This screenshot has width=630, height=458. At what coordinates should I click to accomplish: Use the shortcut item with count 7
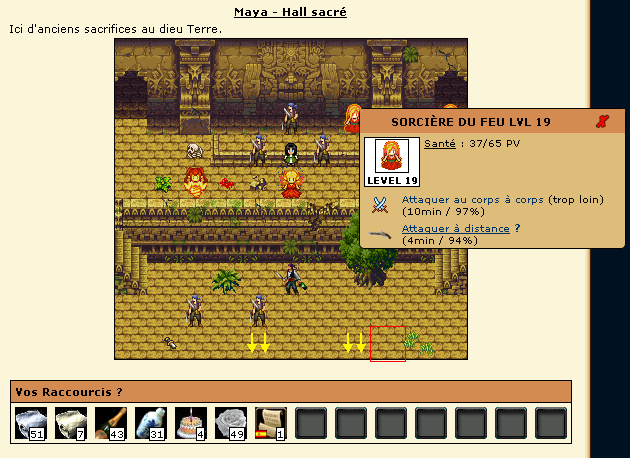click(x=72, y=423)
